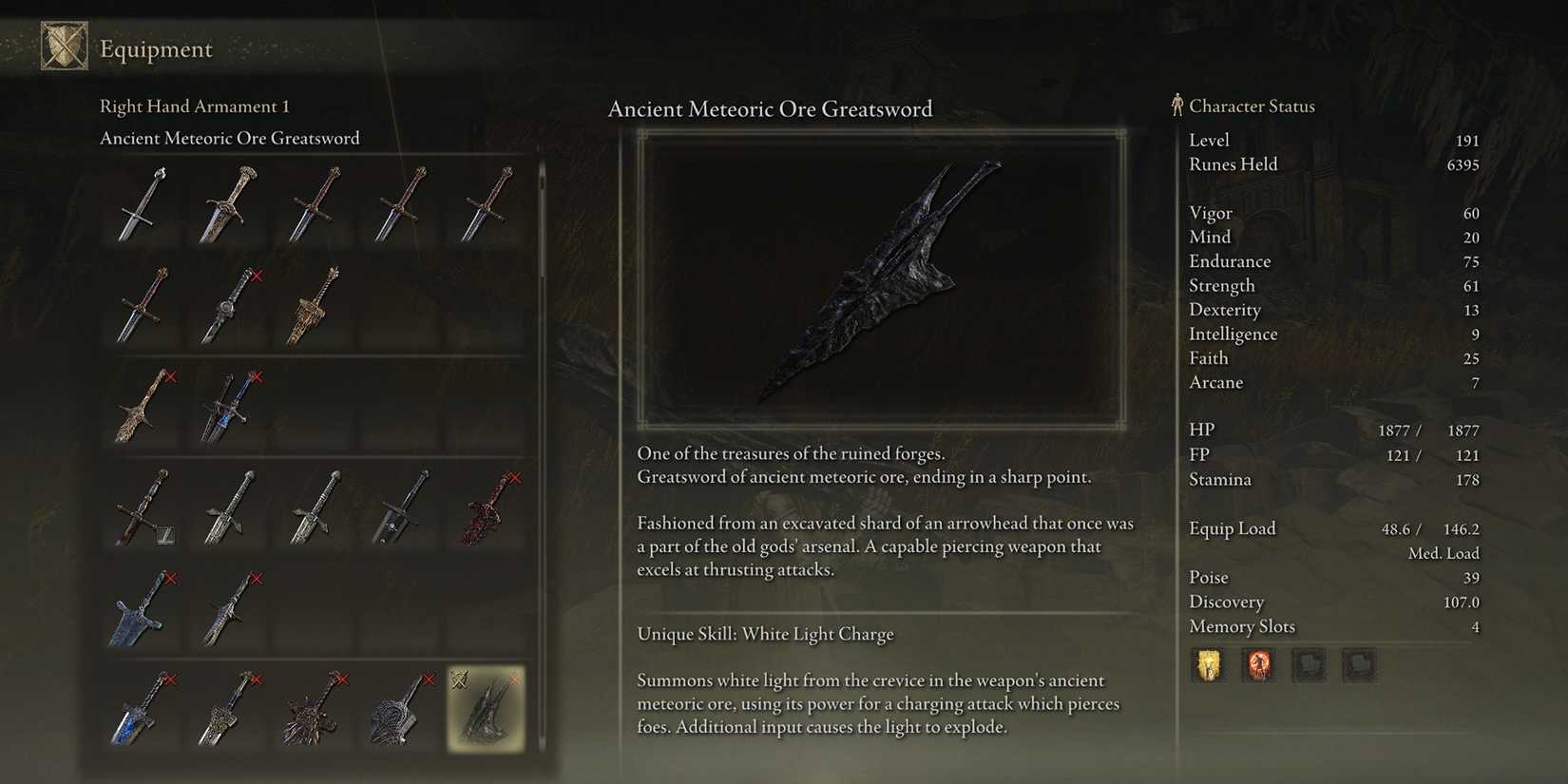This screenshot has width=1568, height=784.
Task: Click the Unique Skill: White Light Charge text
Action: [x=765, y=633]
